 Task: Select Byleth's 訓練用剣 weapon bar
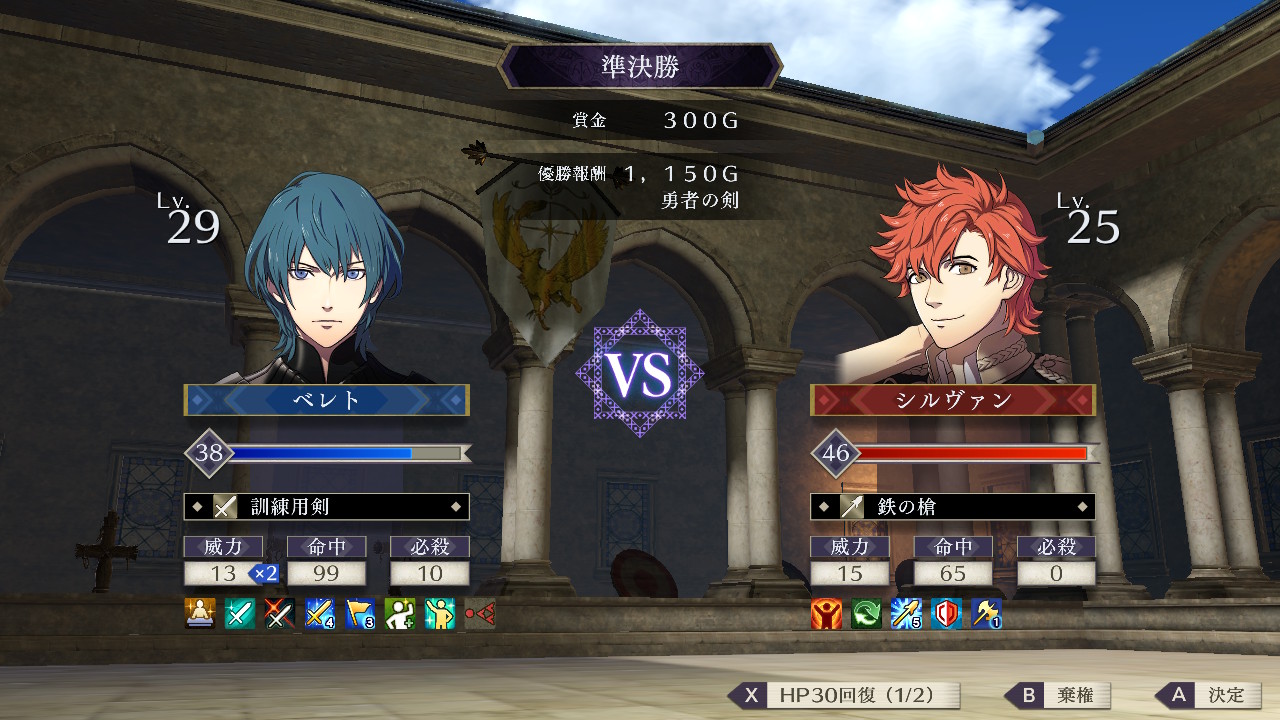(326, 507)
